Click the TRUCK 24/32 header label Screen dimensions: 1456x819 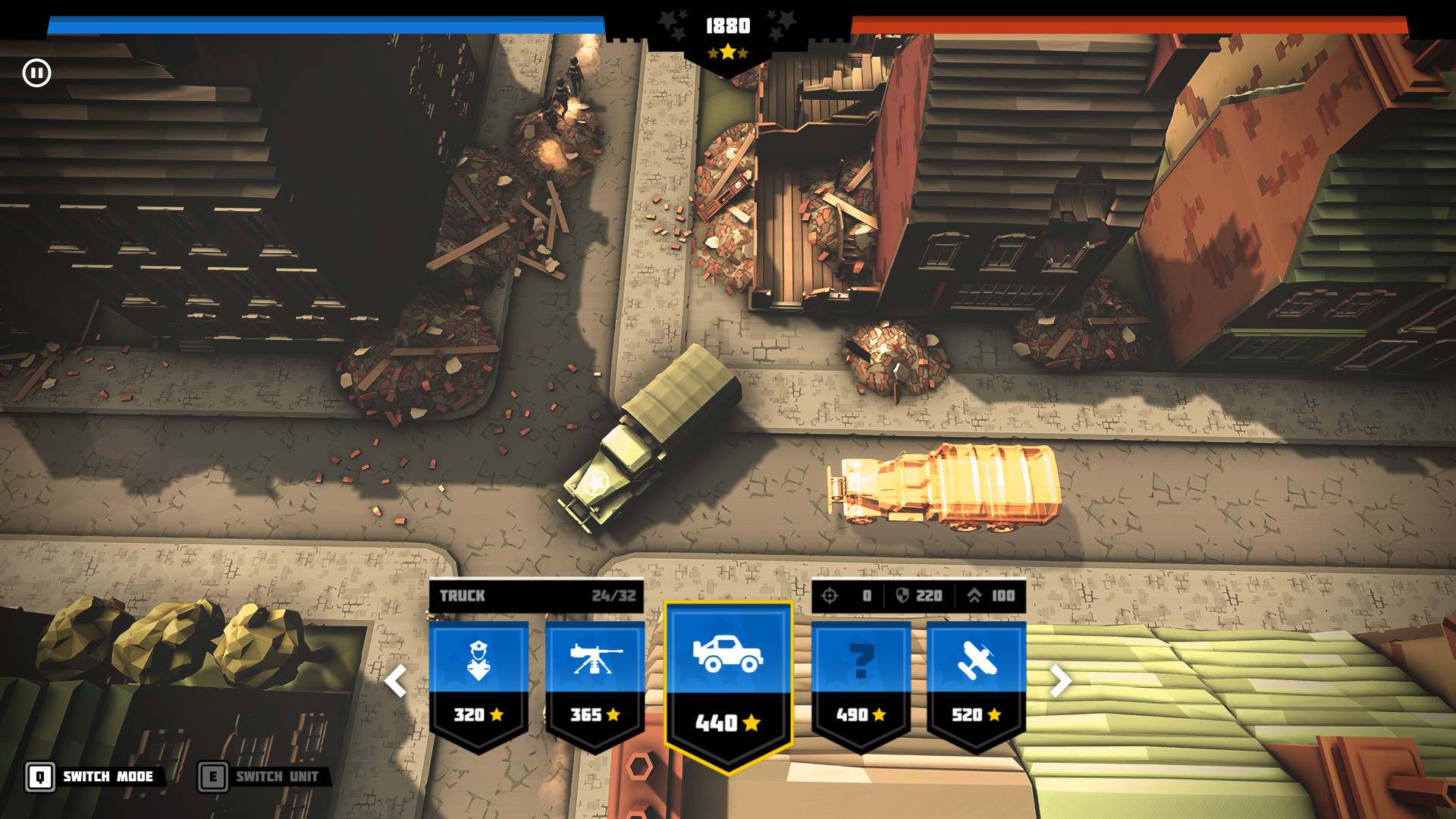point(536,596)
